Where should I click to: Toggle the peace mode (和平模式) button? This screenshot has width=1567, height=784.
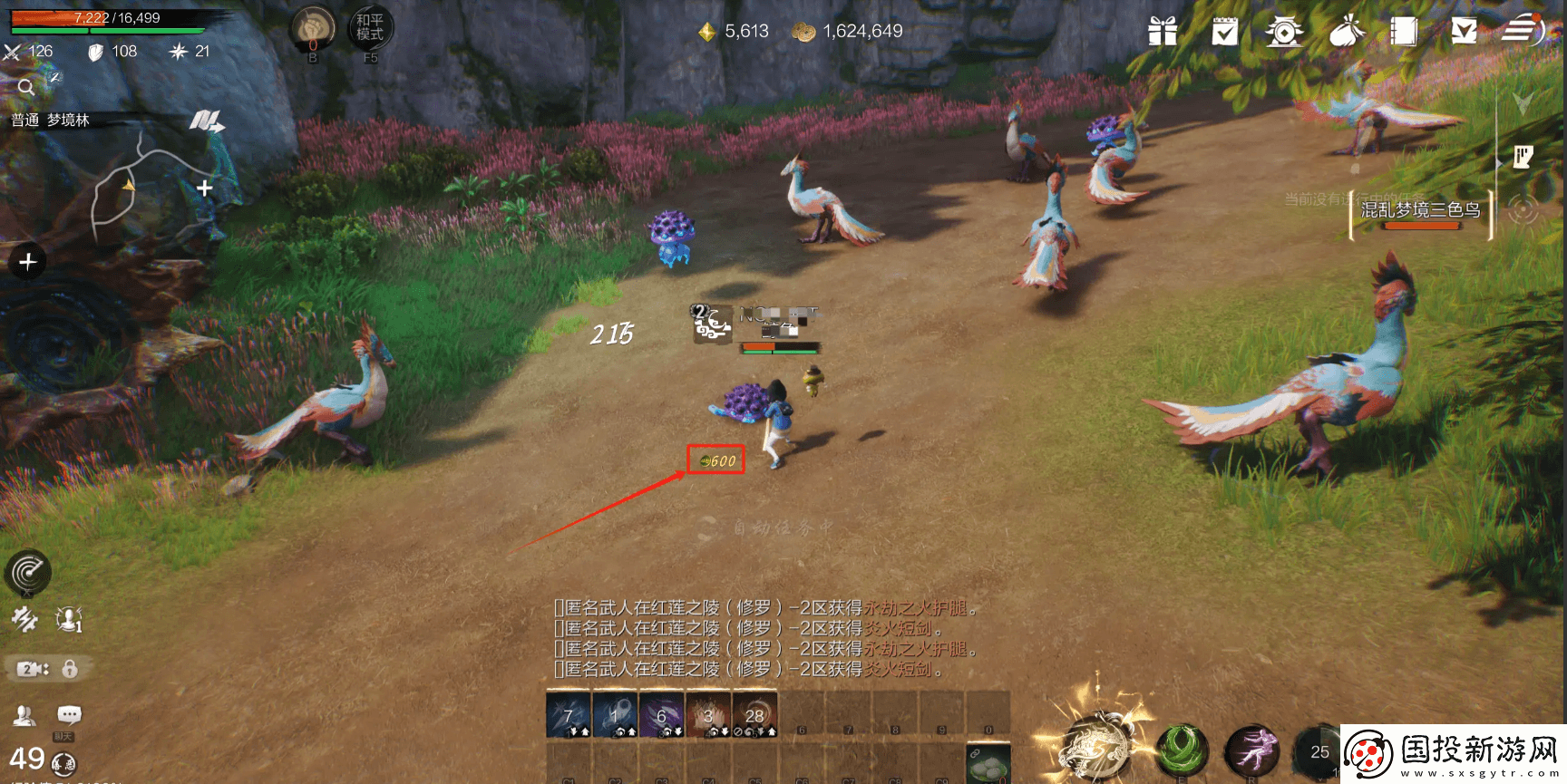370,28
